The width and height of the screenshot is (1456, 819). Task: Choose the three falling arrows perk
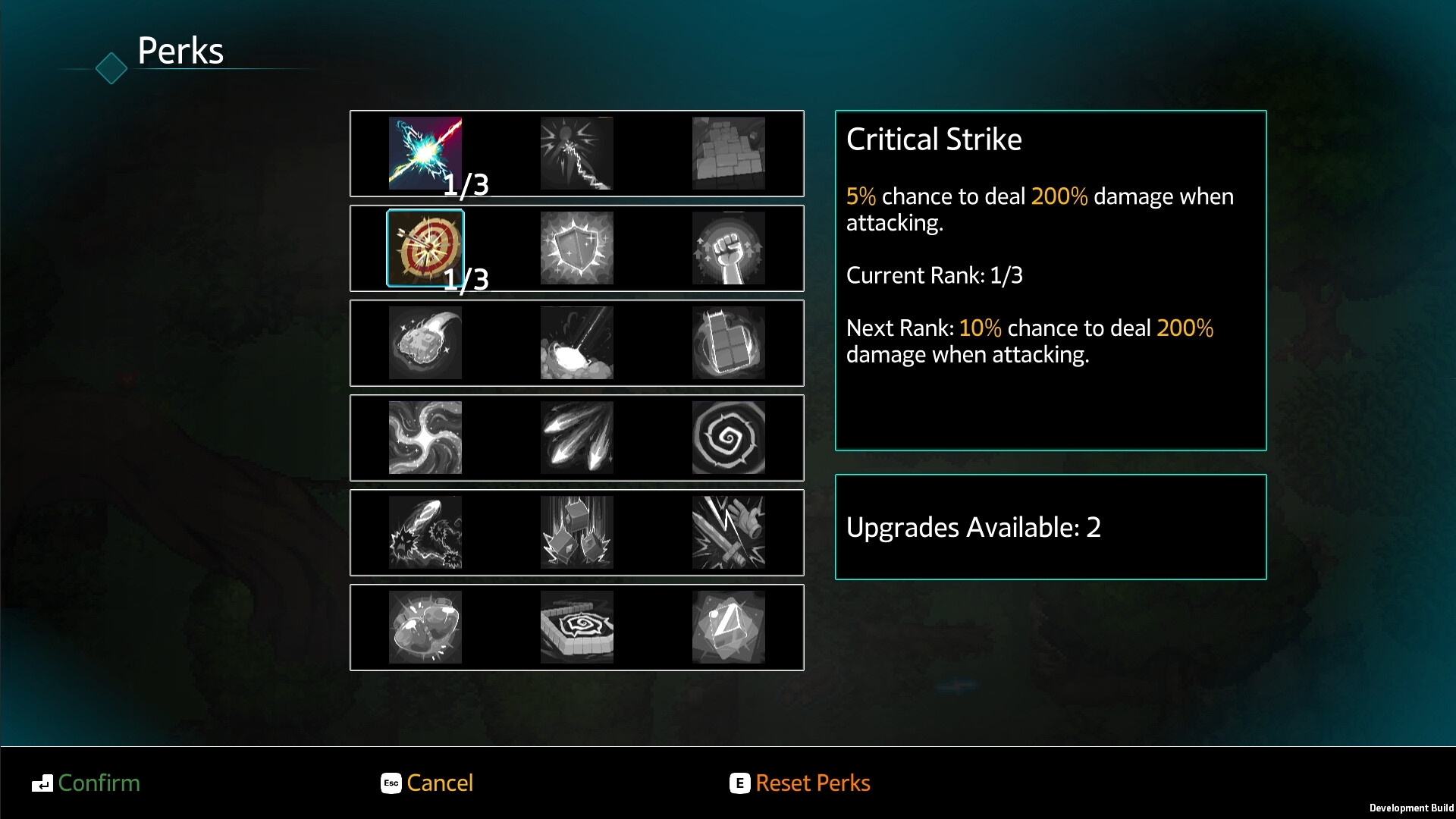(x=577, y=438)
